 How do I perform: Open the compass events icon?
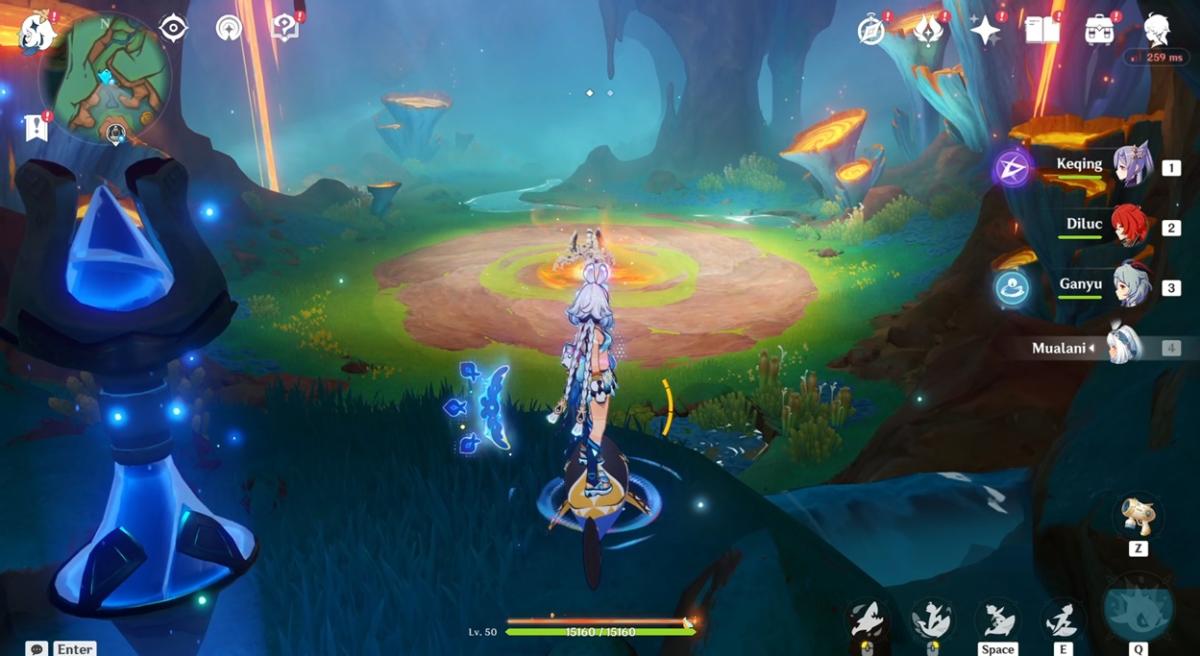[x=871, y=30]
